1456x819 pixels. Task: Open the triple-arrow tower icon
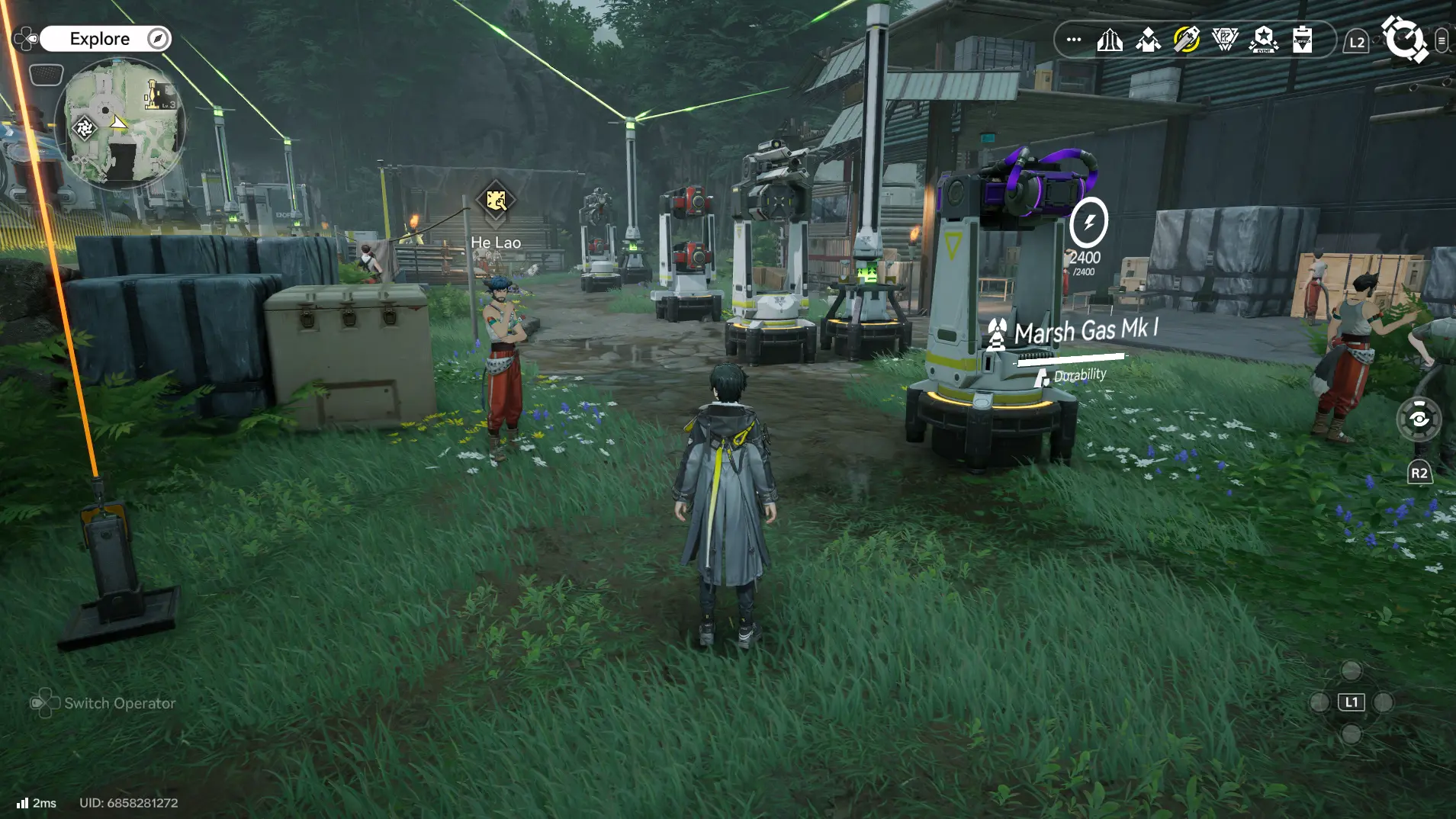click(x=1110, y=40)
